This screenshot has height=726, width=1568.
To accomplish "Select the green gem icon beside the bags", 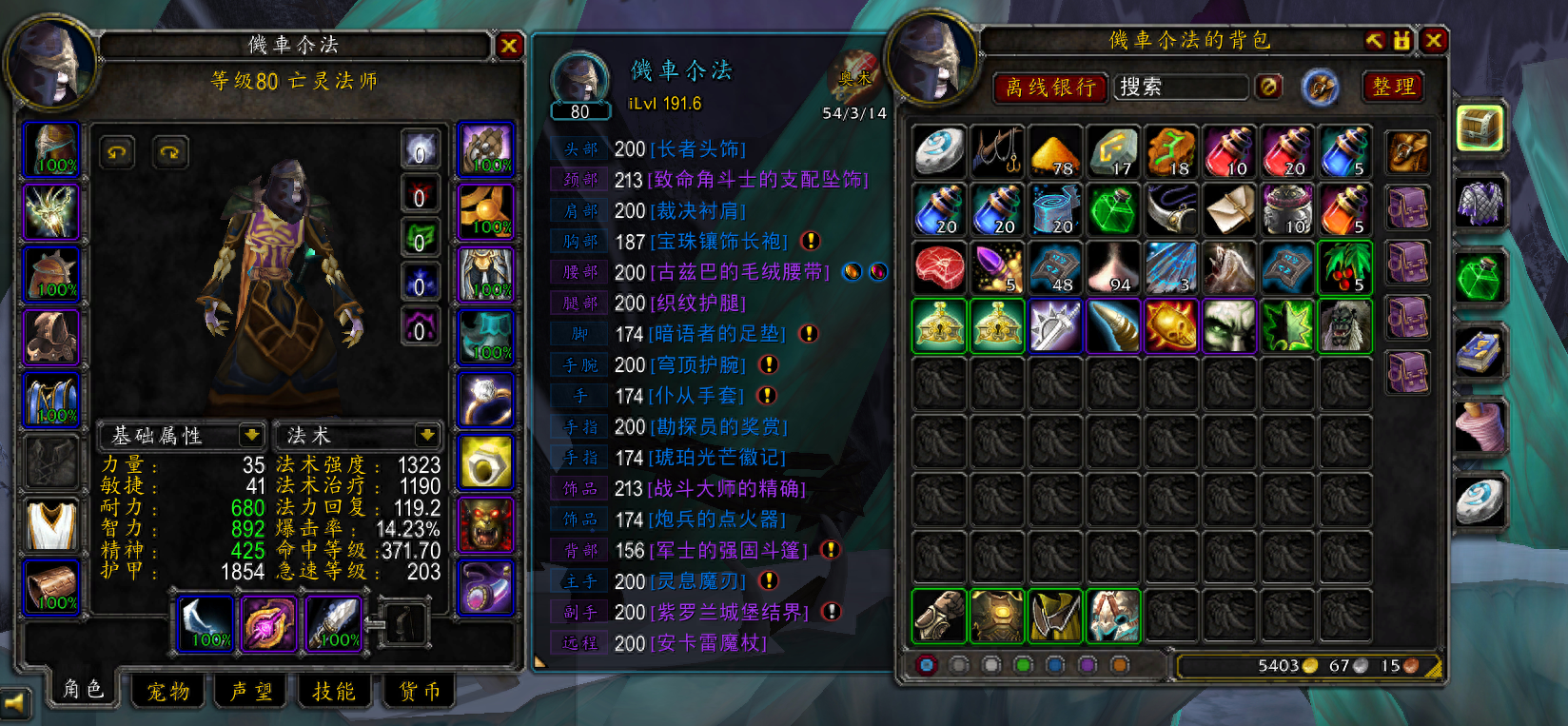I will click(x=1480, y=278).
